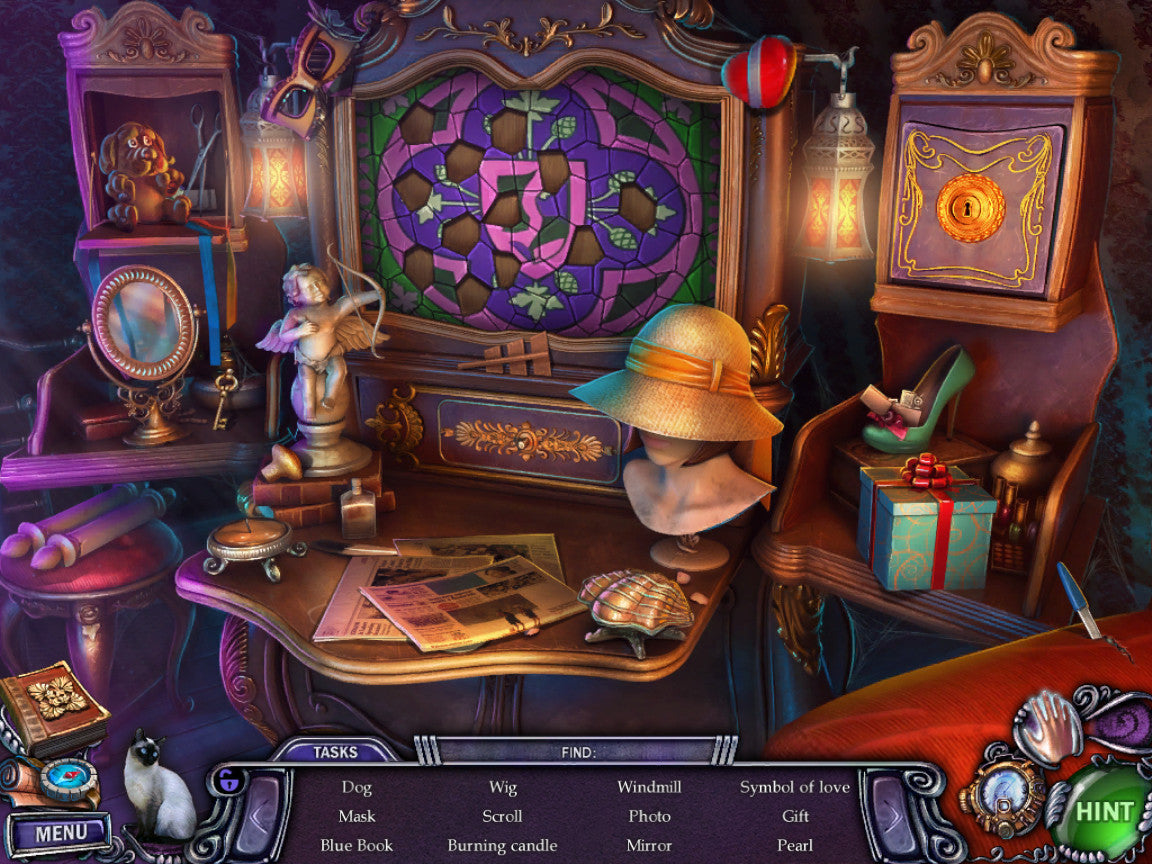The image size is (1152, 864).
Task: Select "Dog" in the find list
Action: [x=356, y=787]
